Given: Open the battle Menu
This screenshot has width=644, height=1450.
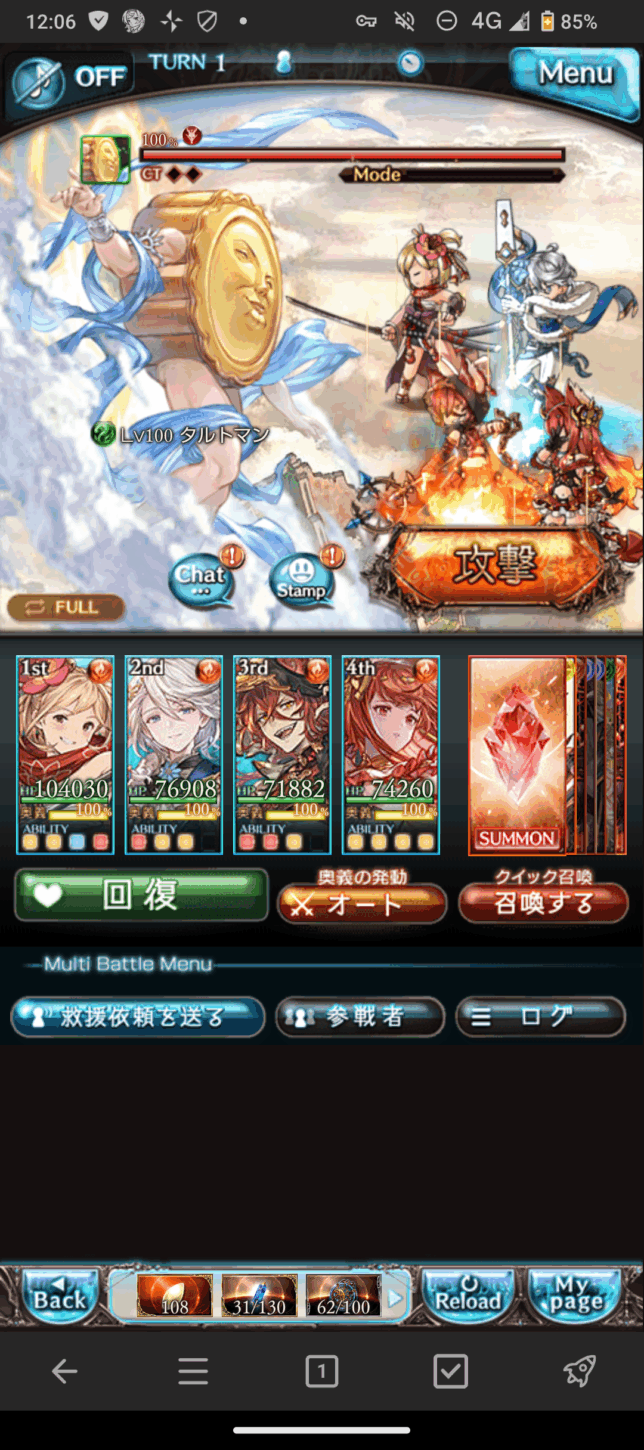Looking at the screenshot, I should point(574,73).
